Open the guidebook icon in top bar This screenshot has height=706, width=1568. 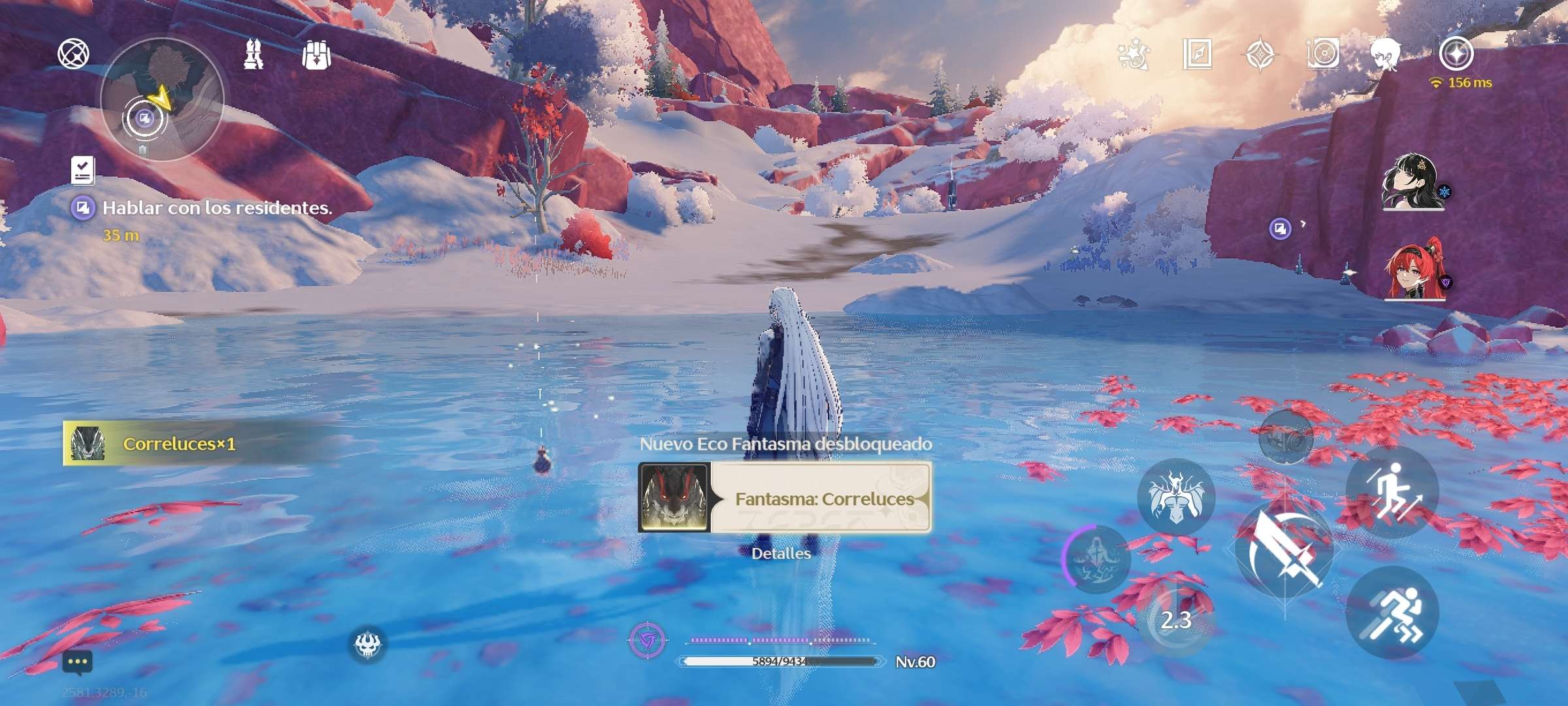(x=1198, y=54)
